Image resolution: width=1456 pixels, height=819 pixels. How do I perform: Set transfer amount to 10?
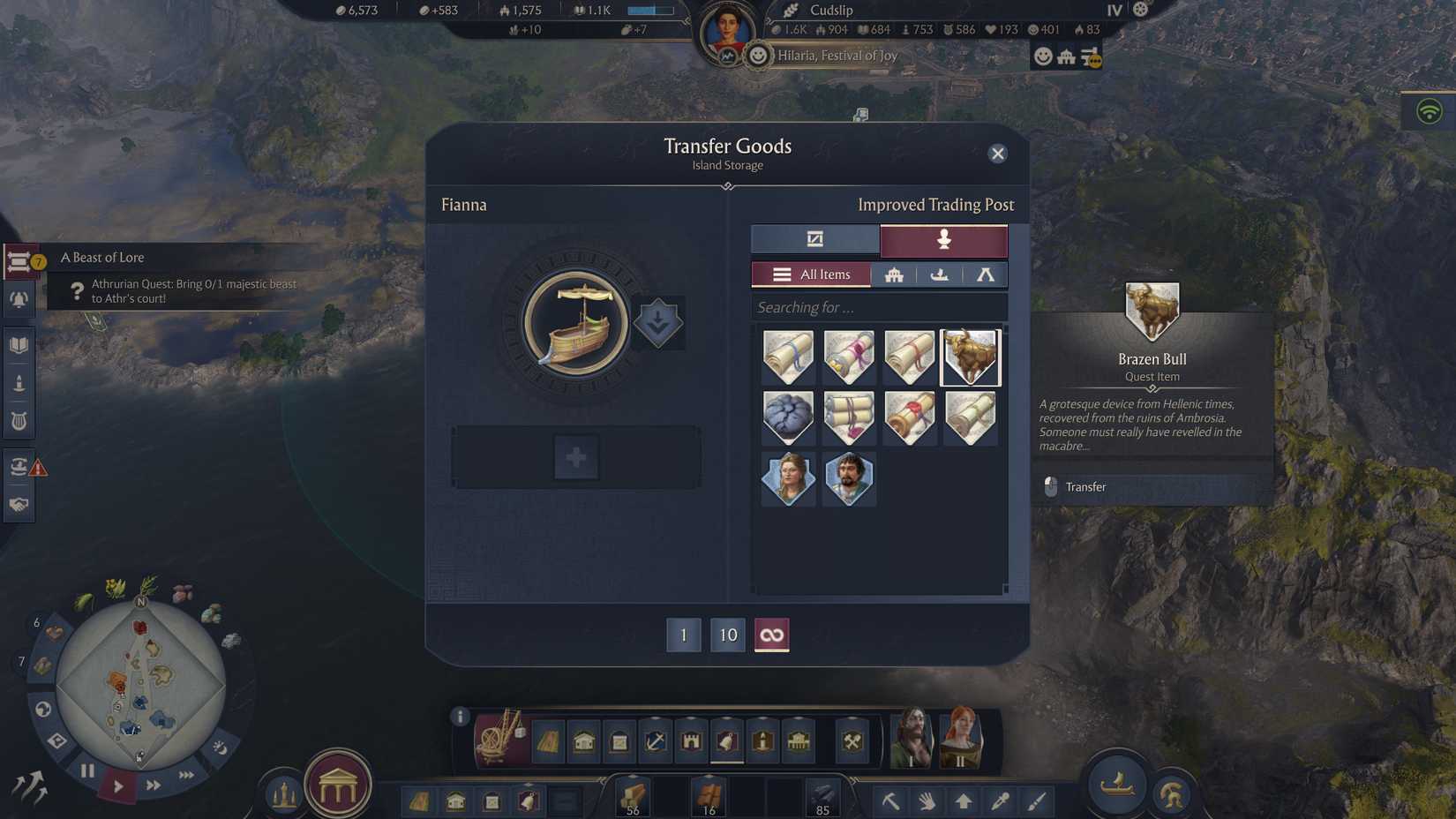pyautogui.click(x=727, y=635)
